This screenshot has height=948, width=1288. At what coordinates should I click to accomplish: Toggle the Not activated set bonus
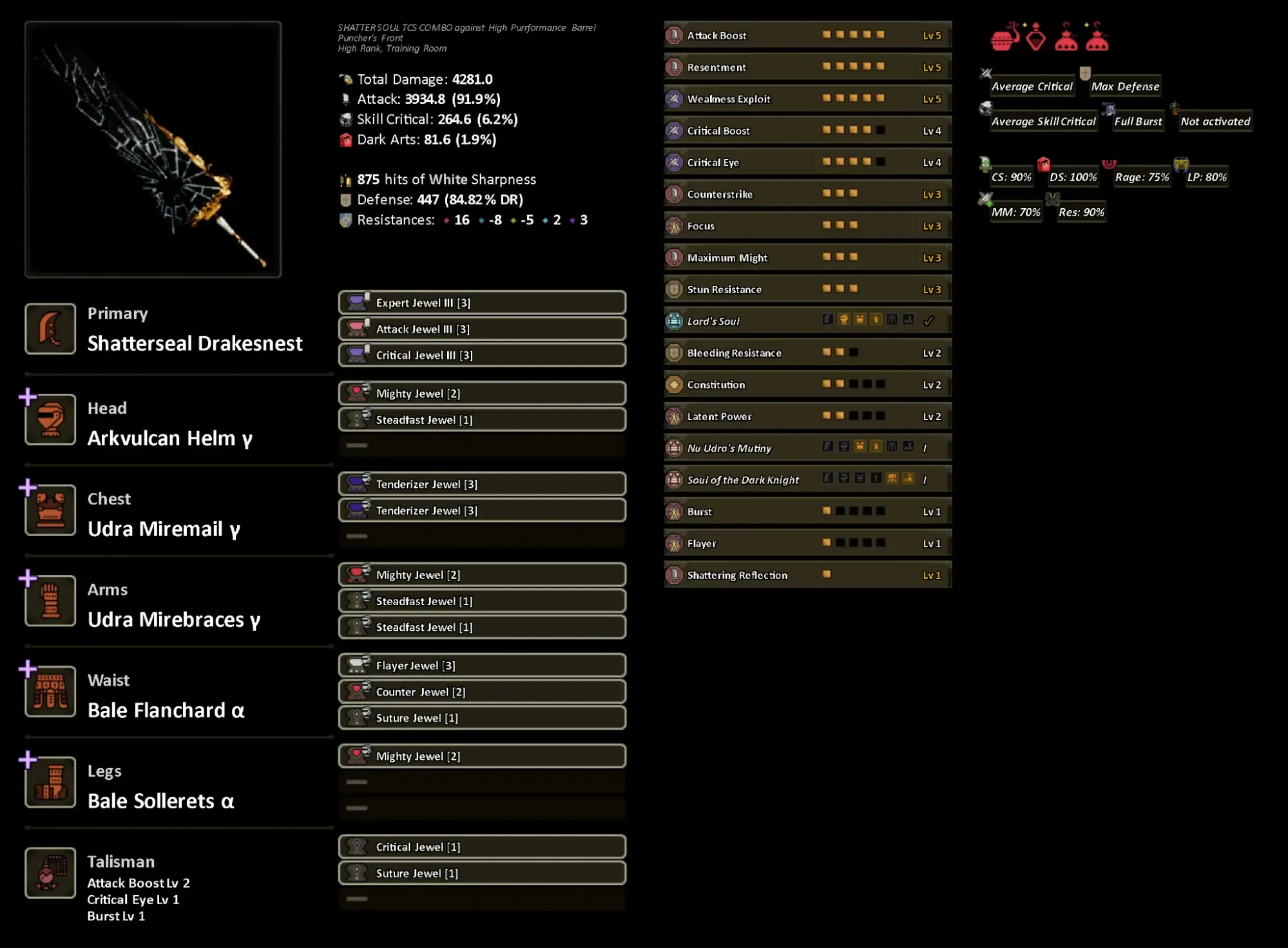point(1214,121)
